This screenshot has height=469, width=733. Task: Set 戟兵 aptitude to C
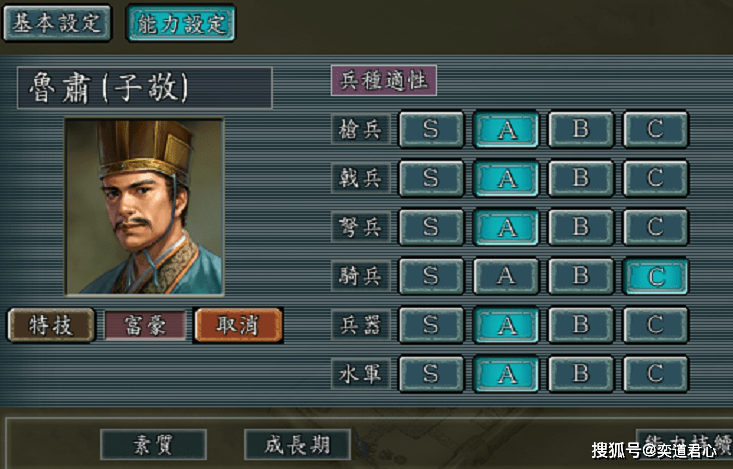click(x=656, y=178)
